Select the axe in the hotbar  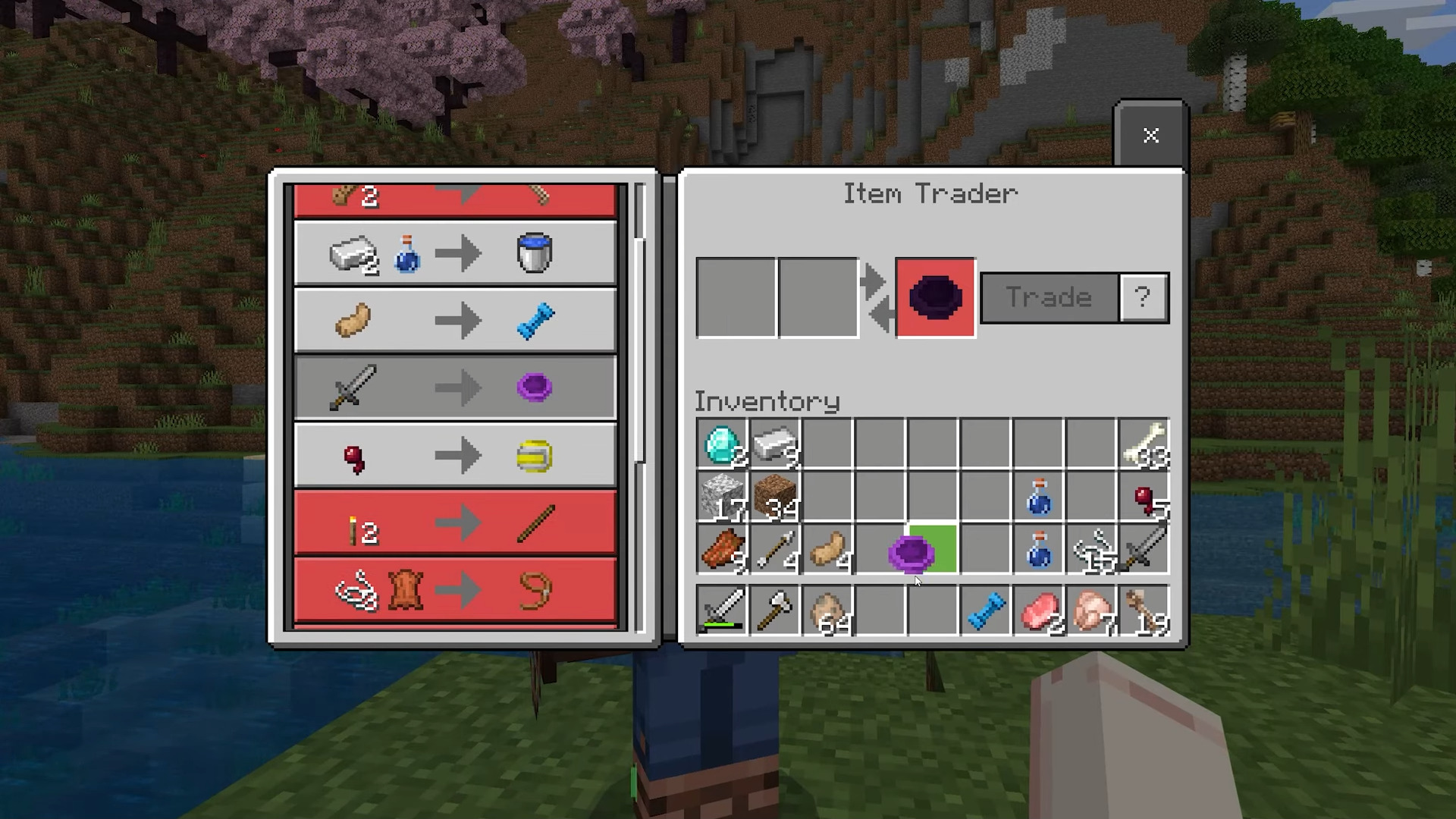coord(775,609)
